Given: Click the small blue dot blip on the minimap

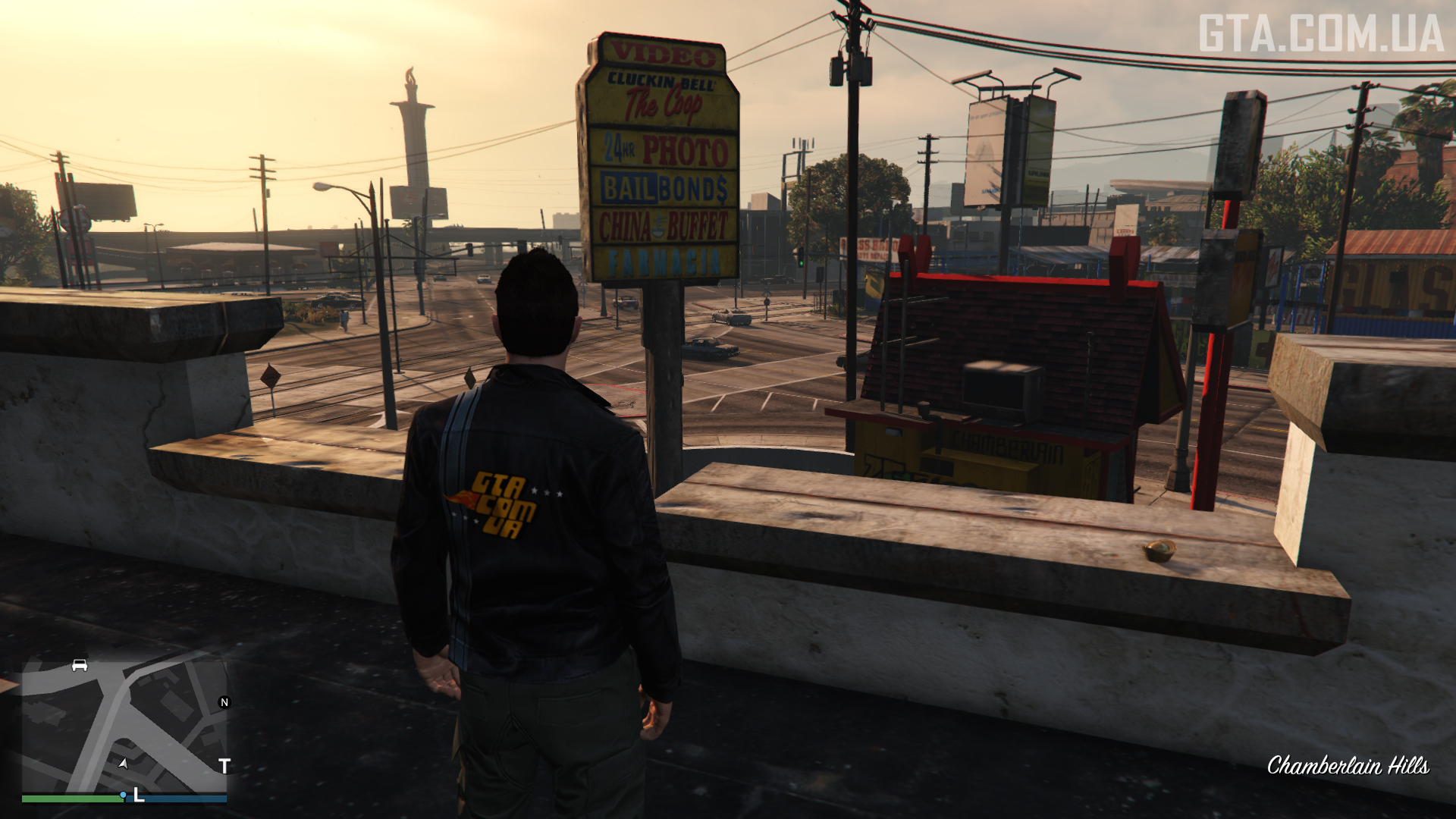Looking at the screenshot, I should (123, 795).
